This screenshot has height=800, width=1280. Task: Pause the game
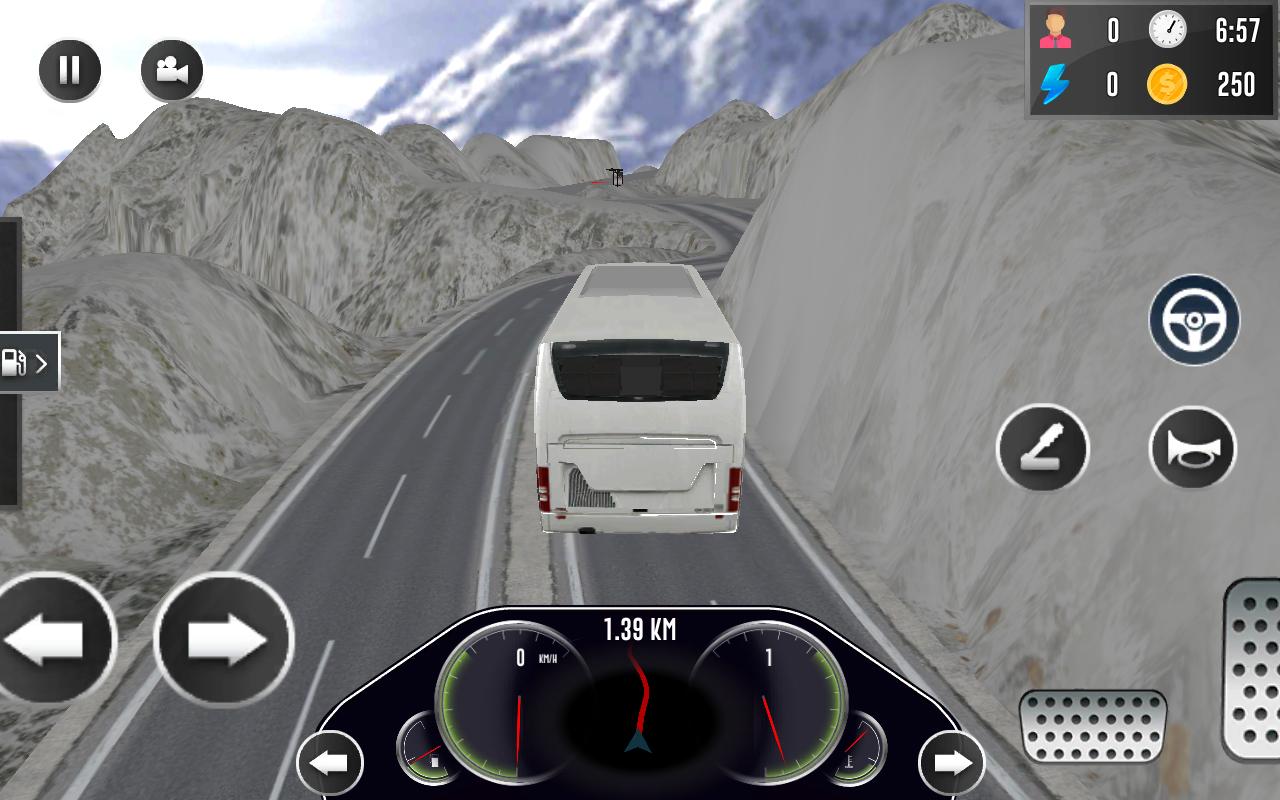pyautogui.click(x=70, y=70)
